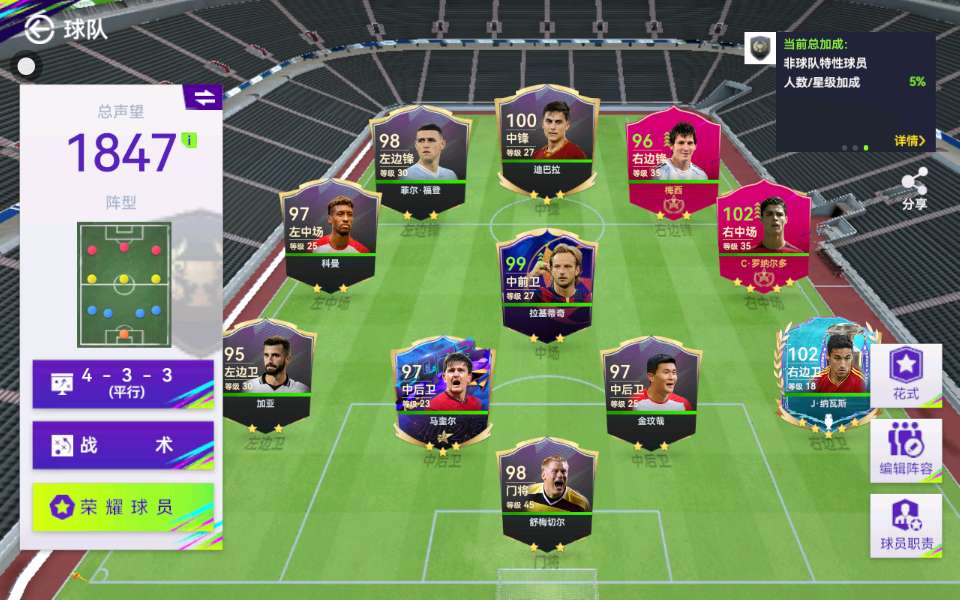960x600 pixels.
Task: Pick 拉基蒂奇 central midfielder card
Action: click(547, 283)
